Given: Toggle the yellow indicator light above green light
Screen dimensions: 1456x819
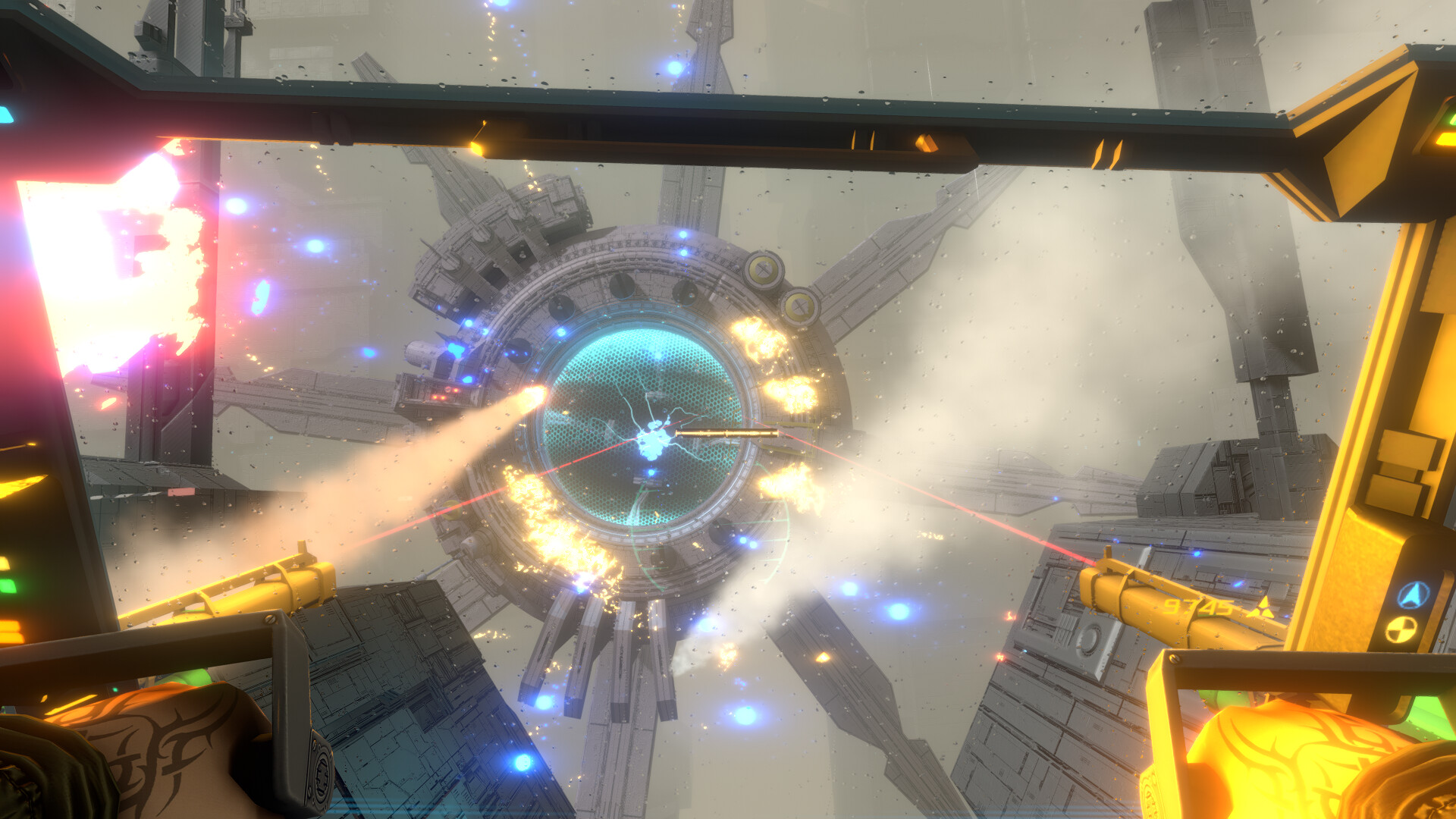Looking at the screenshot, I should pyautogui.click(x=5, y=563).
